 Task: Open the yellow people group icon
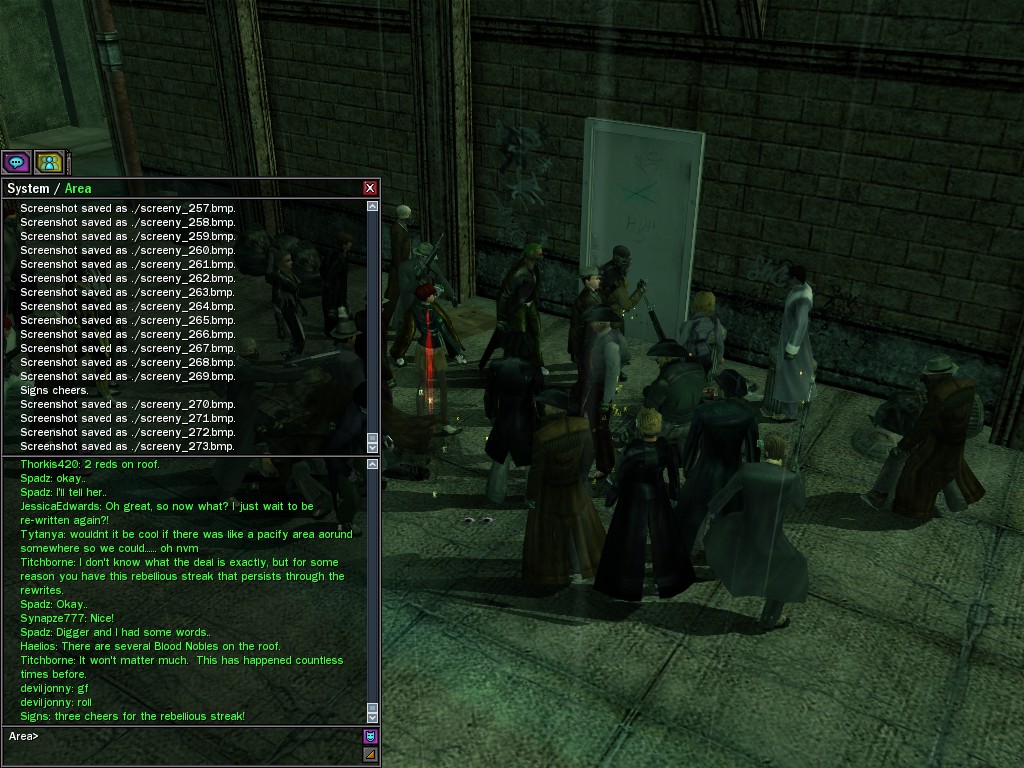49,162
